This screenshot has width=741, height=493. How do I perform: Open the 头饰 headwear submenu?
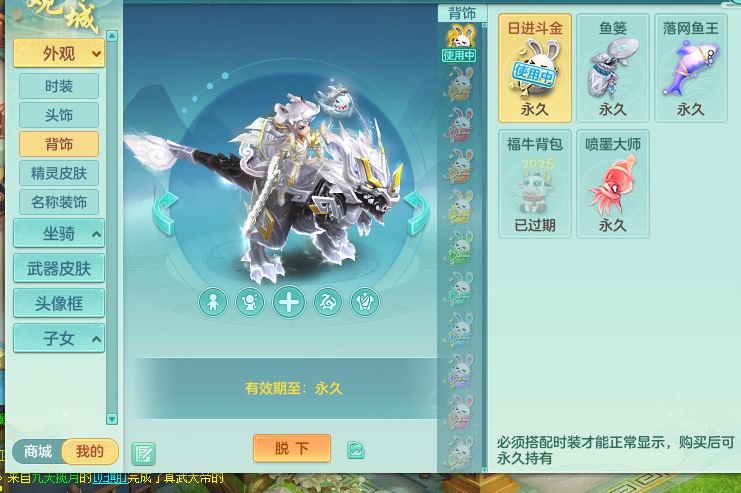pyautogui.click(x=59, y=115)
